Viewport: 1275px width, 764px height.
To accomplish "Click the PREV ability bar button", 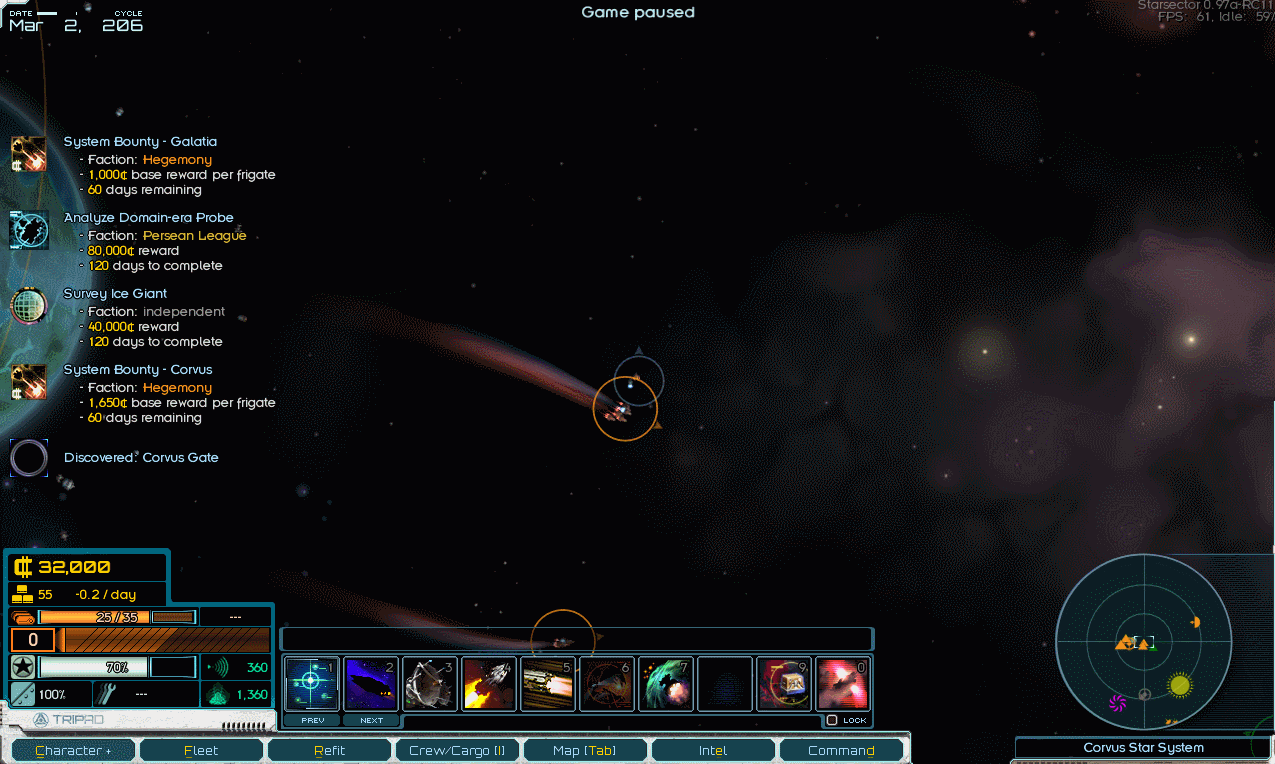I will 312,720.
